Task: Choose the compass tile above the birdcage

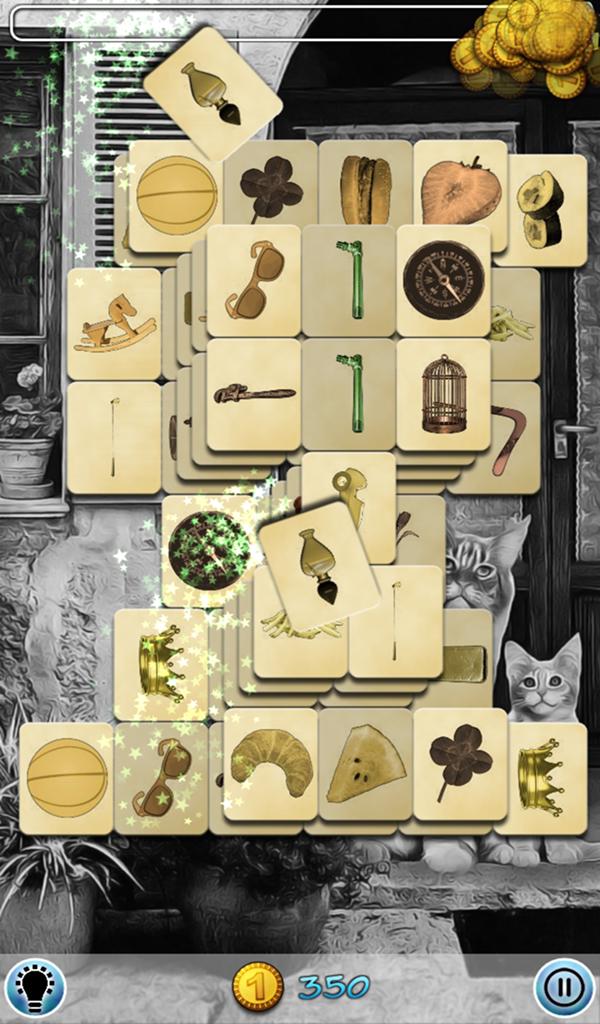Action: (443, 279)
